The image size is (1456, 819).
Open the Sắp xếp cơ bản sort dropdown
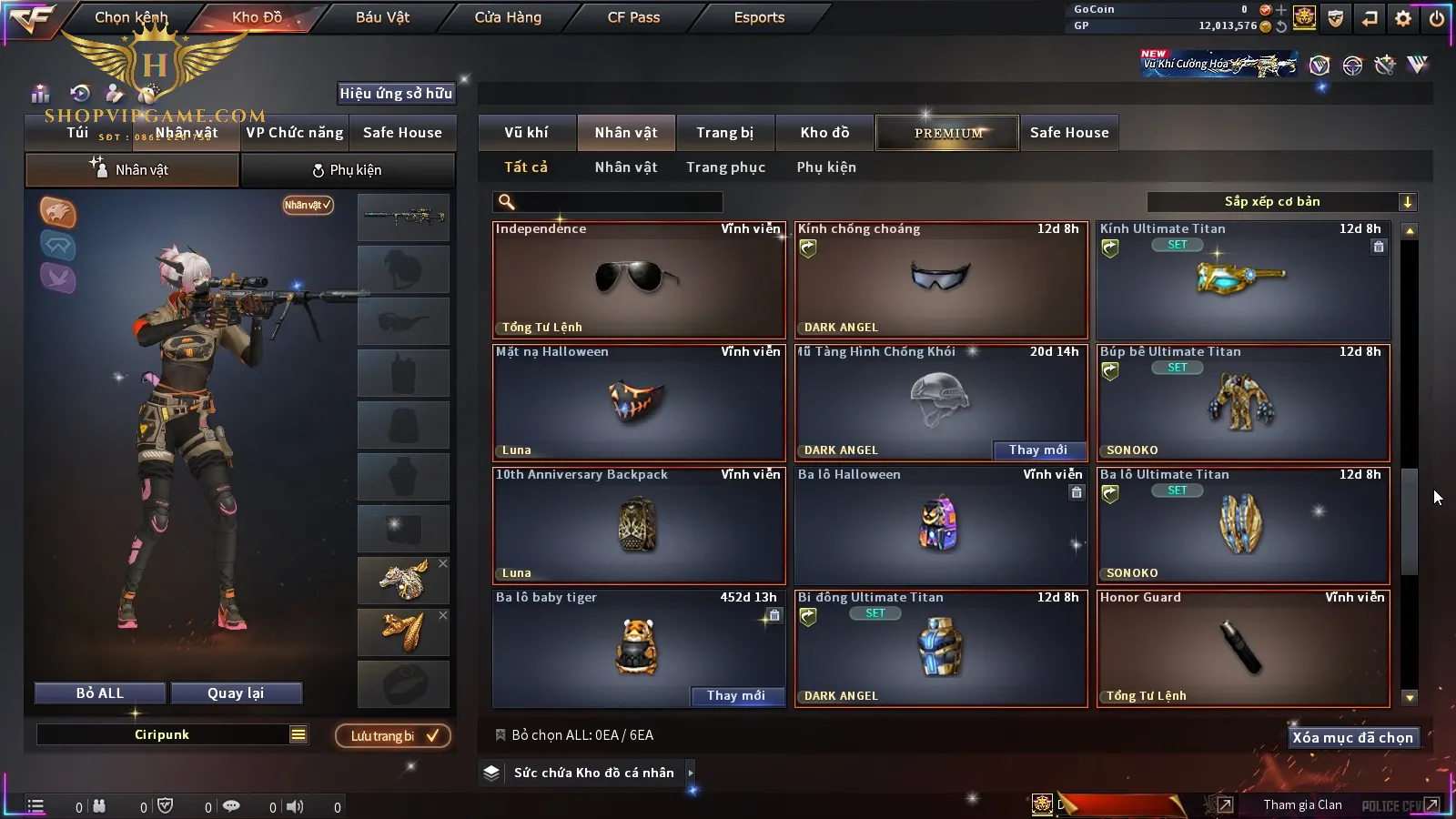(x=1281, y=202)
